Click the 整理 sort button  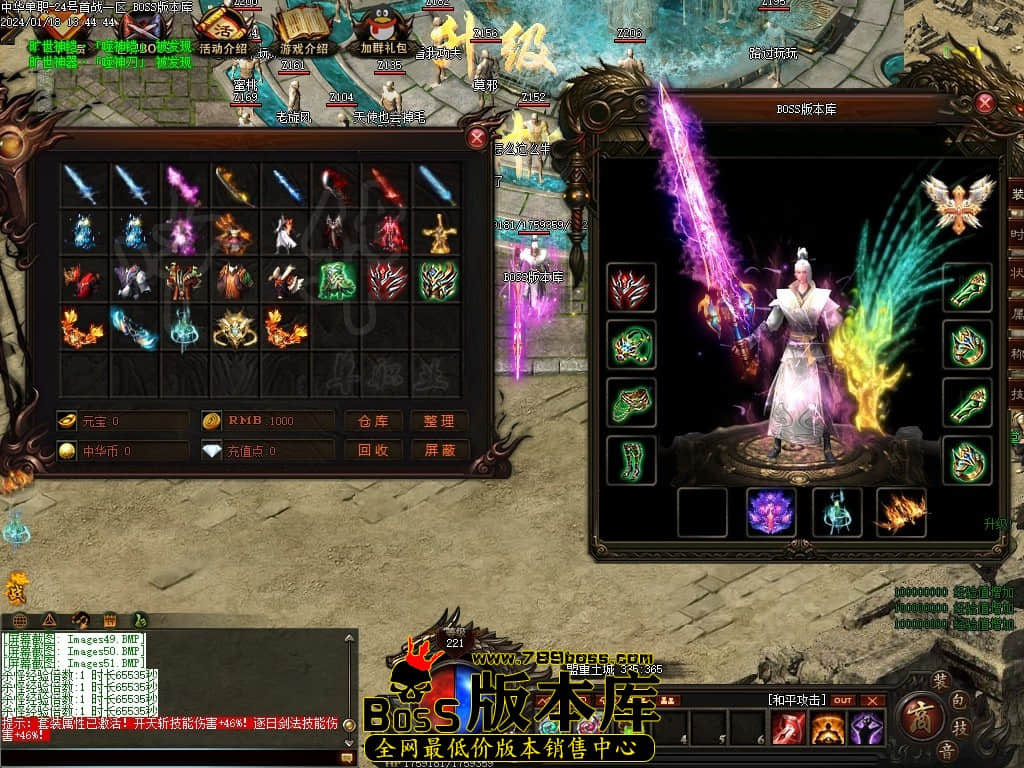pyautogui.click(x=439, y=421)
